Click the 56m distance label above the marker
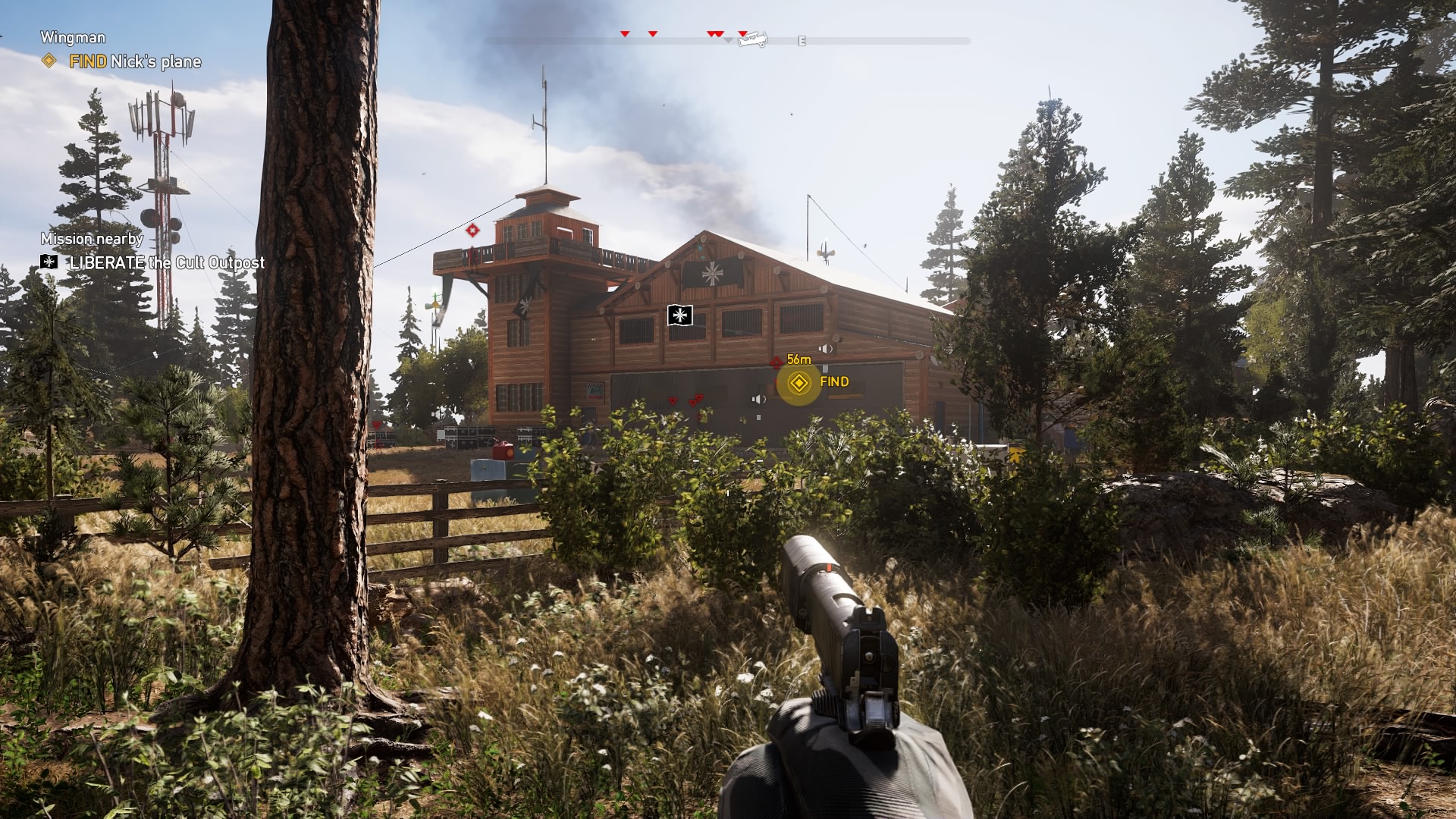The height and width of the screenshot is (819, 1456). [x=799, y=360]
